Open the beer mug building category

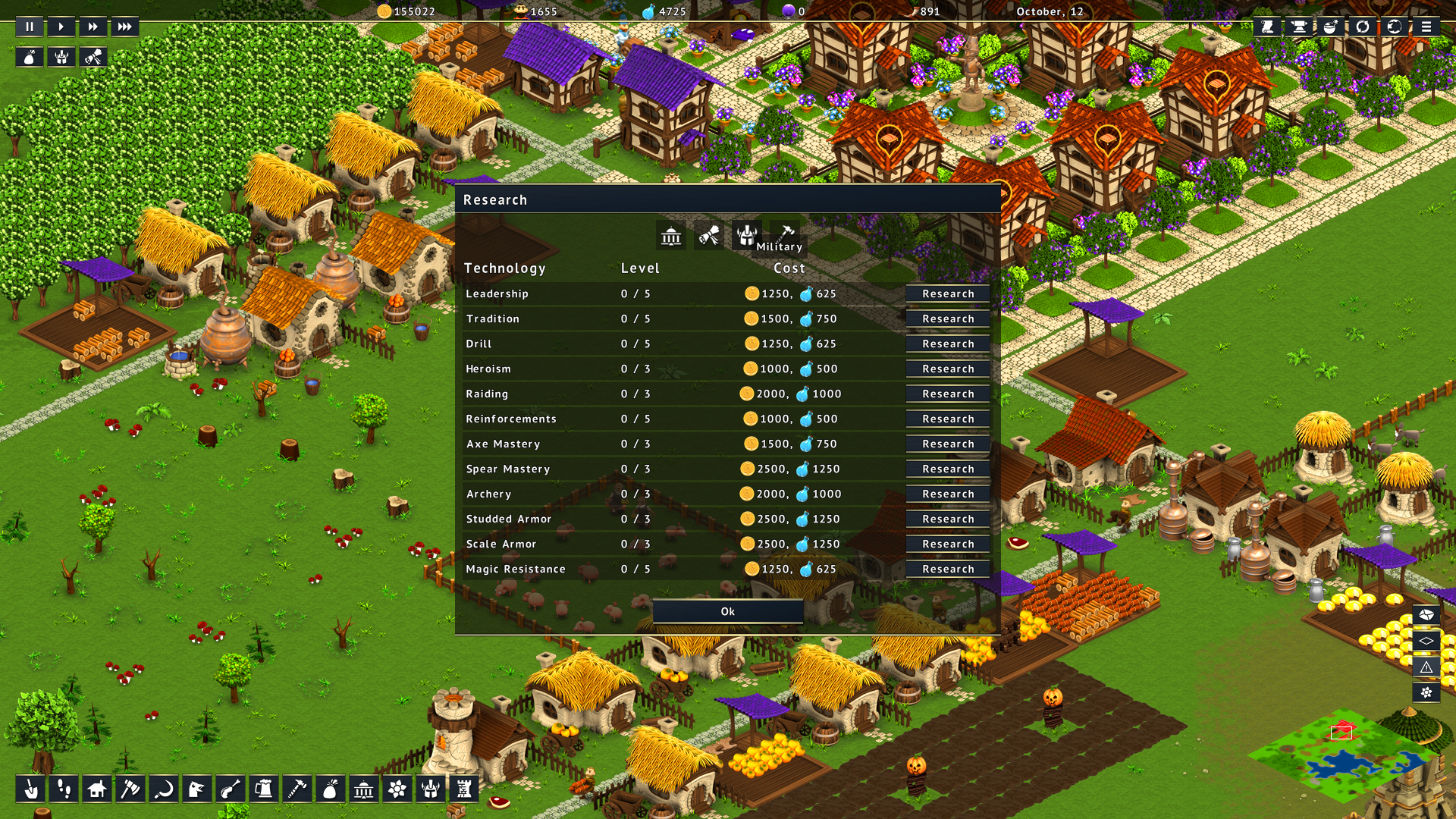264,789
